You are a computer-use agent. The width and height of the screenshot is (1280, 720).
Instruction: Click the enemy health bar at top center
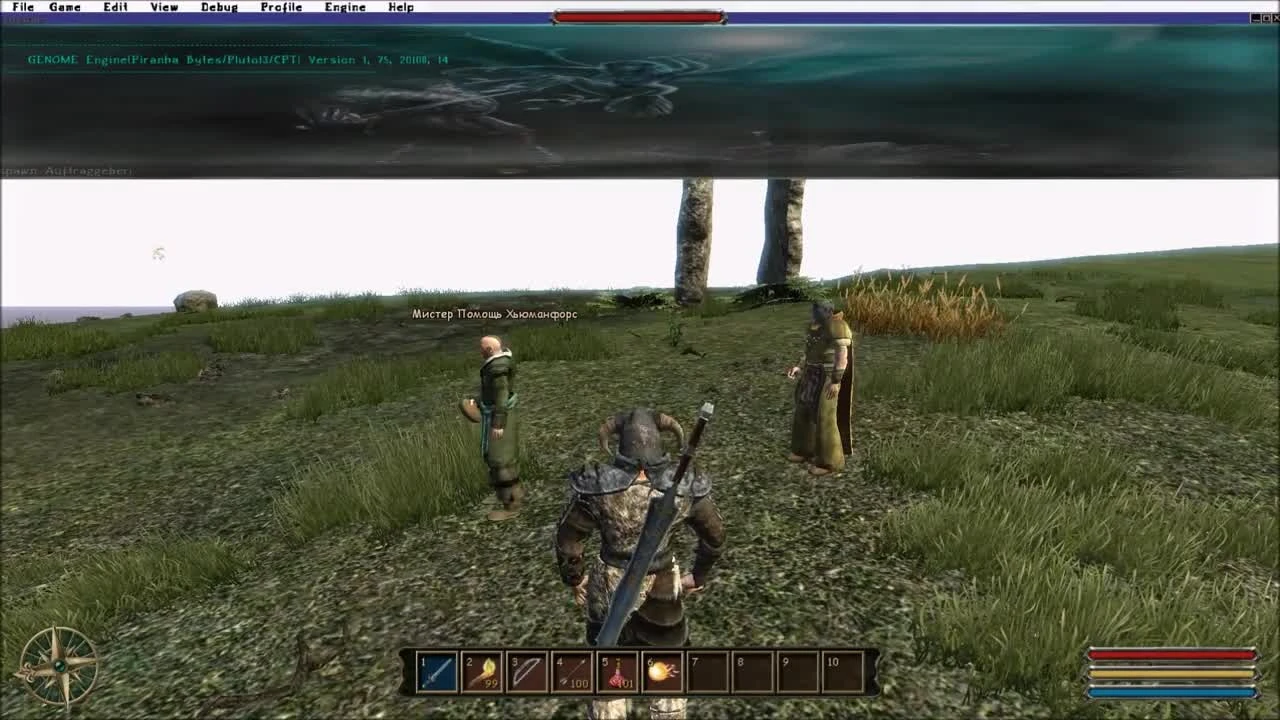[x=640, y=15]
